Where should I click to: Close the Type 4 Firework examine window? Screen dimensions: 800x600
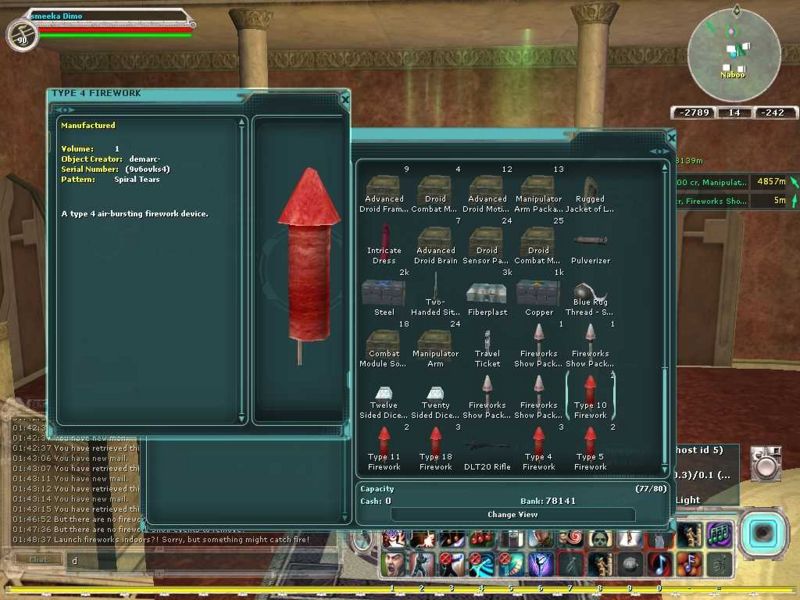pyautogui.click(x=345, y=99)
